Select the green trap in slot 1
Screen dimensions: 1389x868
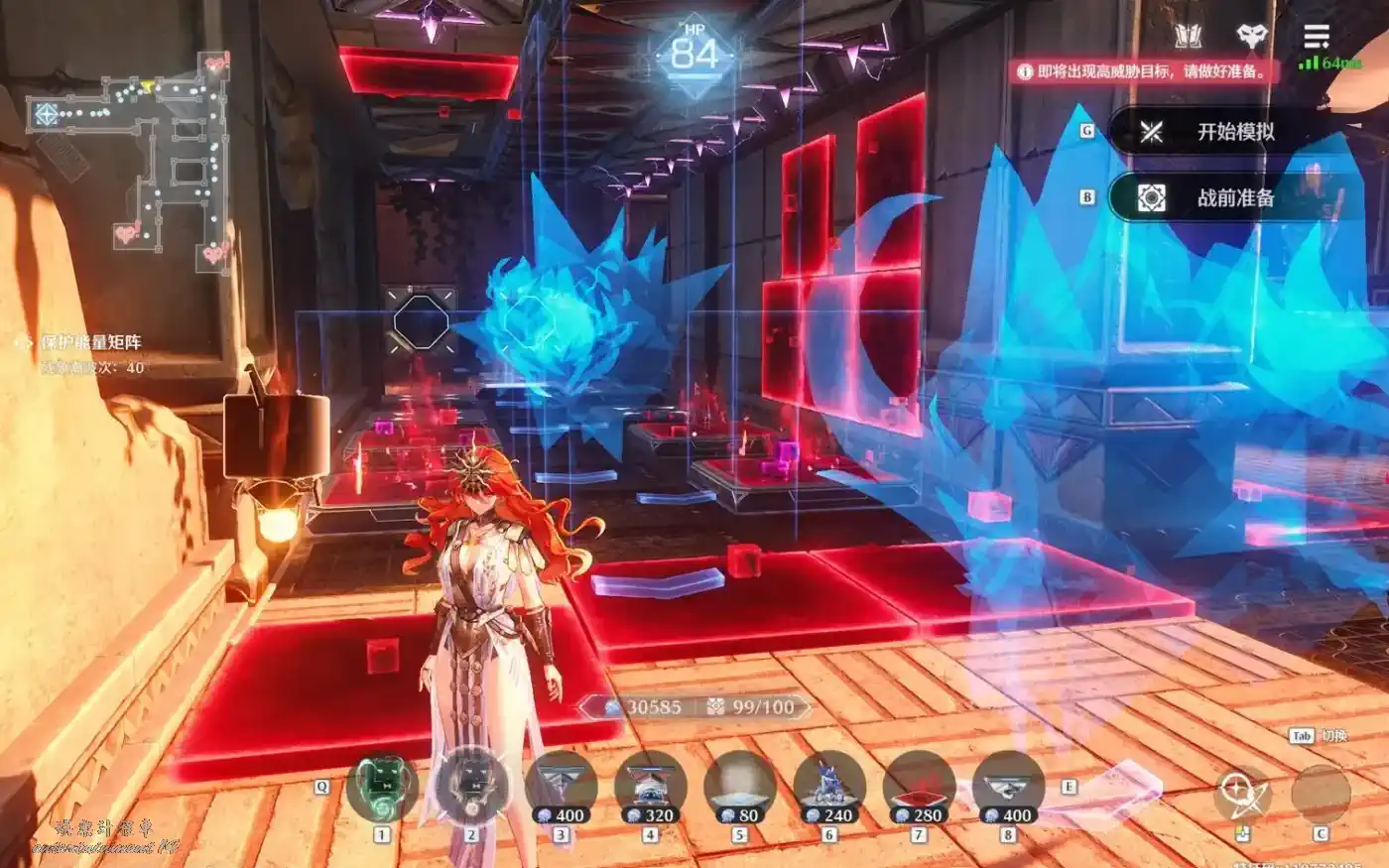(382, 789)
